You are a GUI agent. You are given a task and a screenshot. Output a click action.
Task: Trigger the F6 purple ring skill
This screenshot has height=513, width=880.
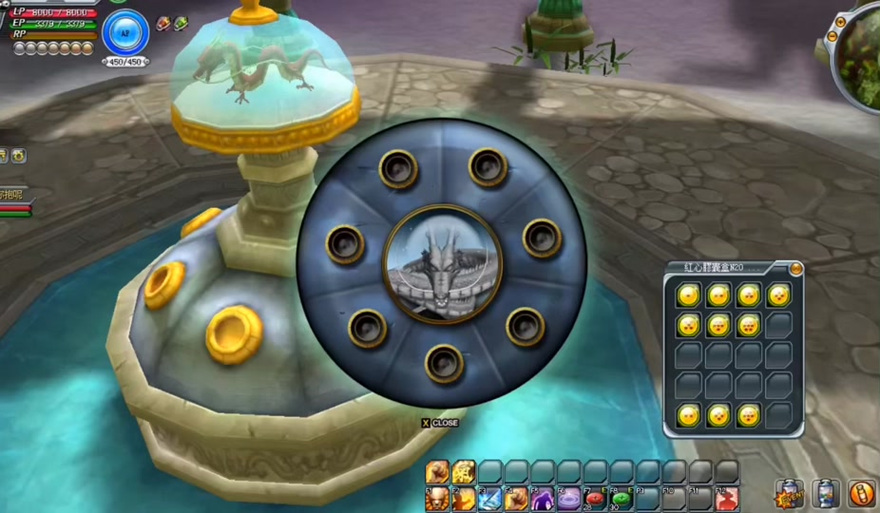568,497
